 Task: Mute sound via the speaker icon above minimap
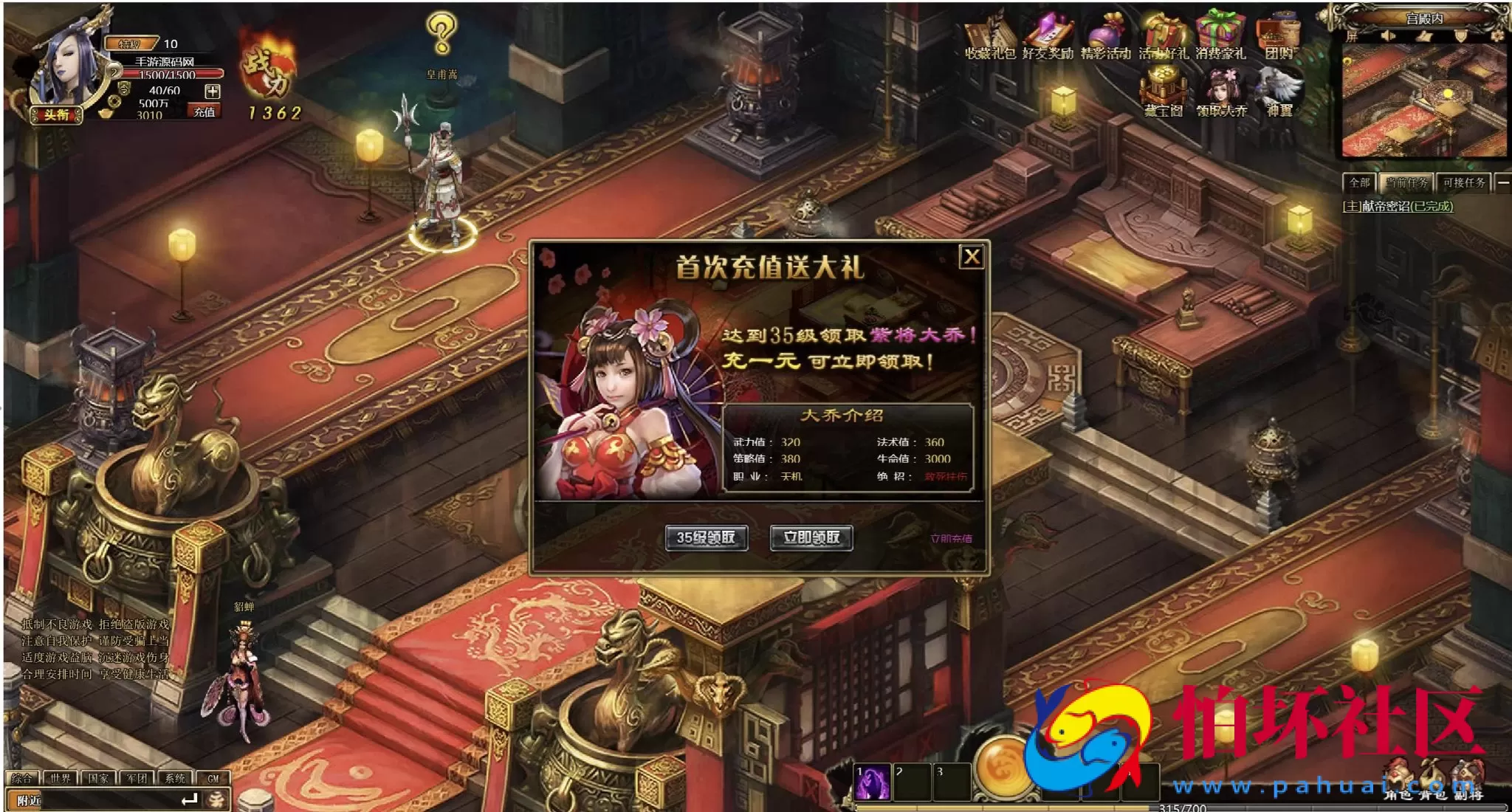[x=1388, y=36]
